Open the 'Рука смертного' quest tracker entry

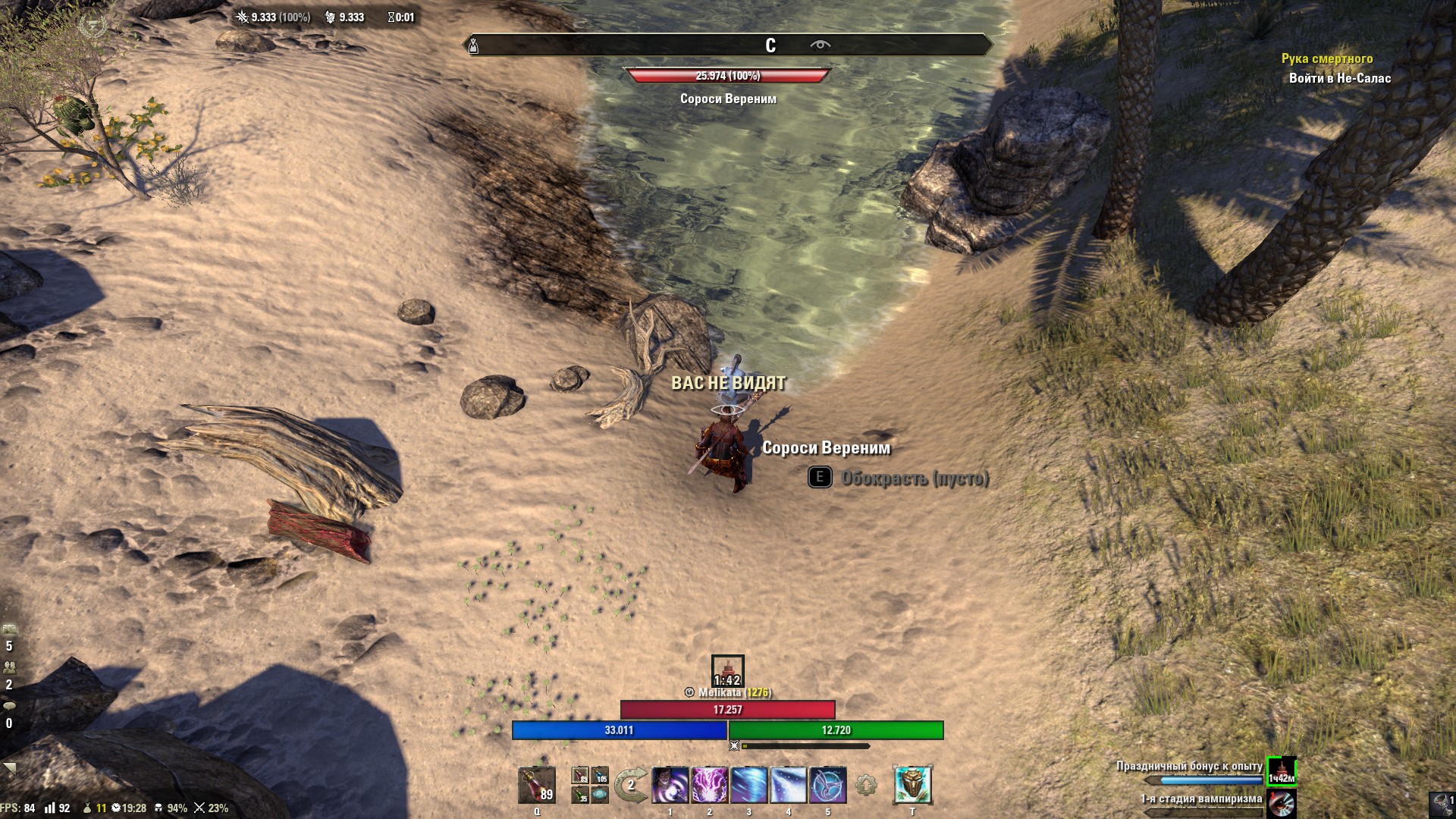(x=1326, y=58)
